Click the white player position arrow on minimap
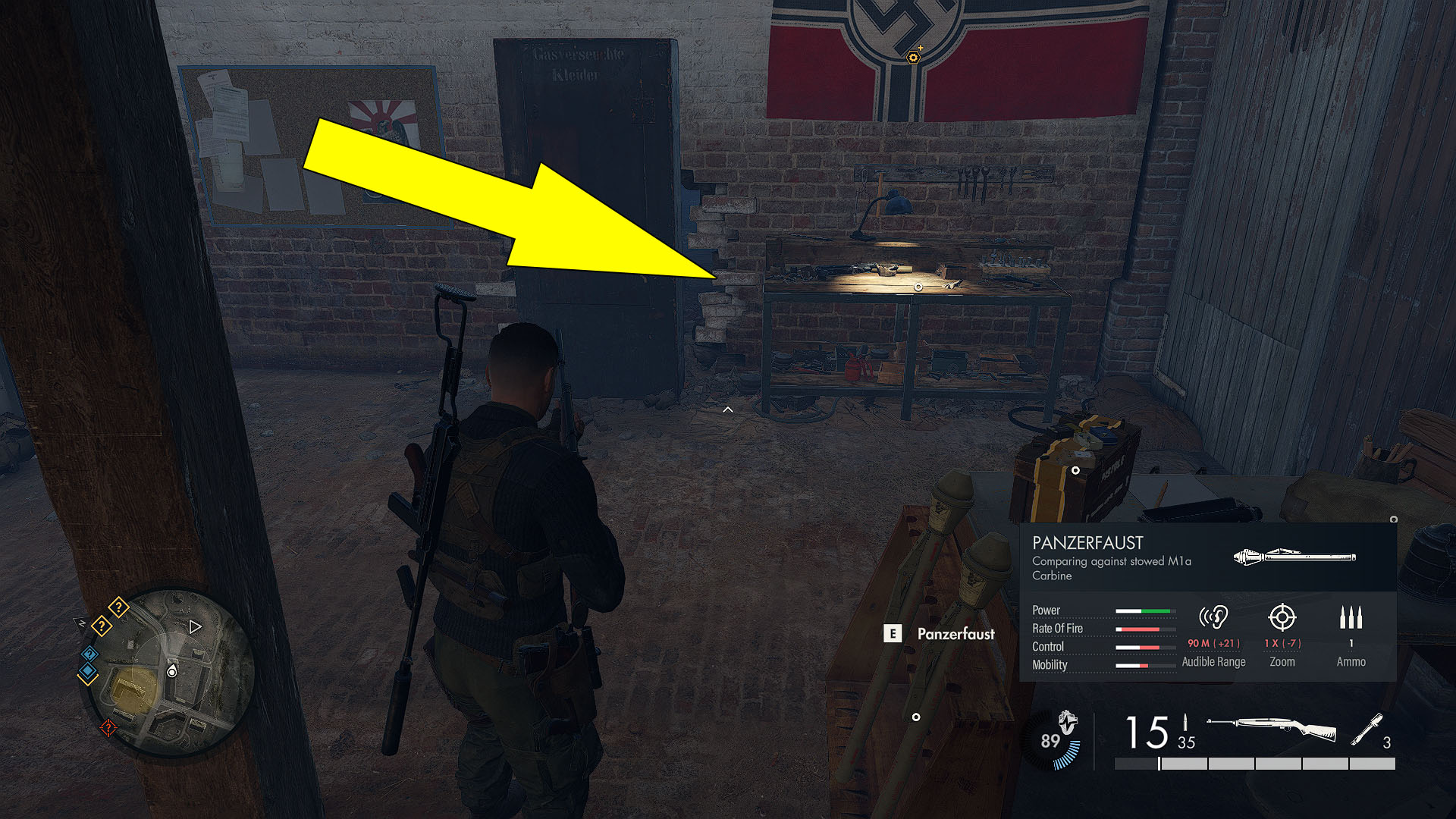This screenshot has height=819, width=1456. (195, 627)
